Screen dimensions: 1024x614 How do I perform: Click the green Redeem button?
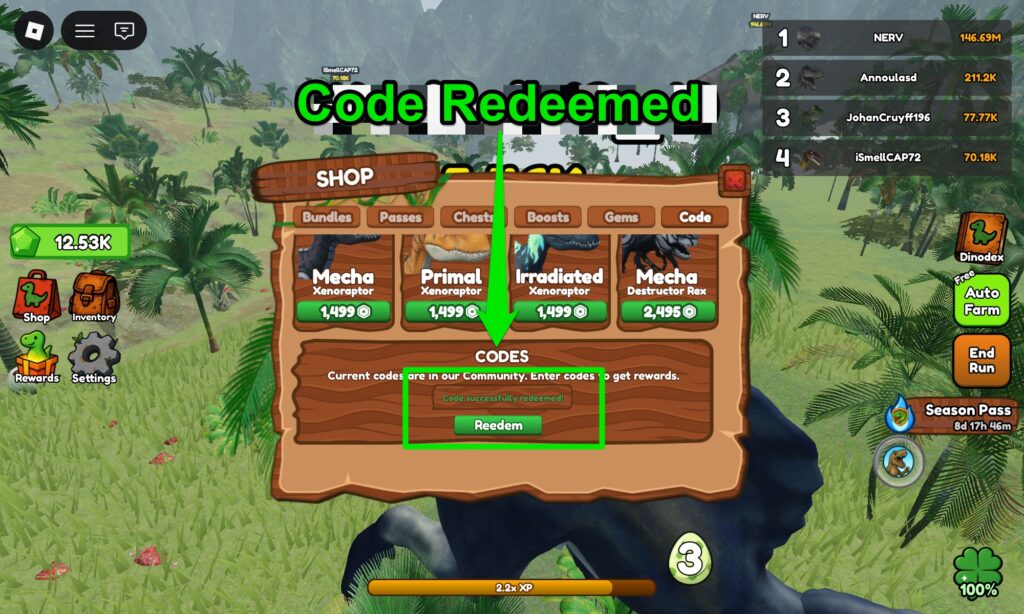(497, 425)
